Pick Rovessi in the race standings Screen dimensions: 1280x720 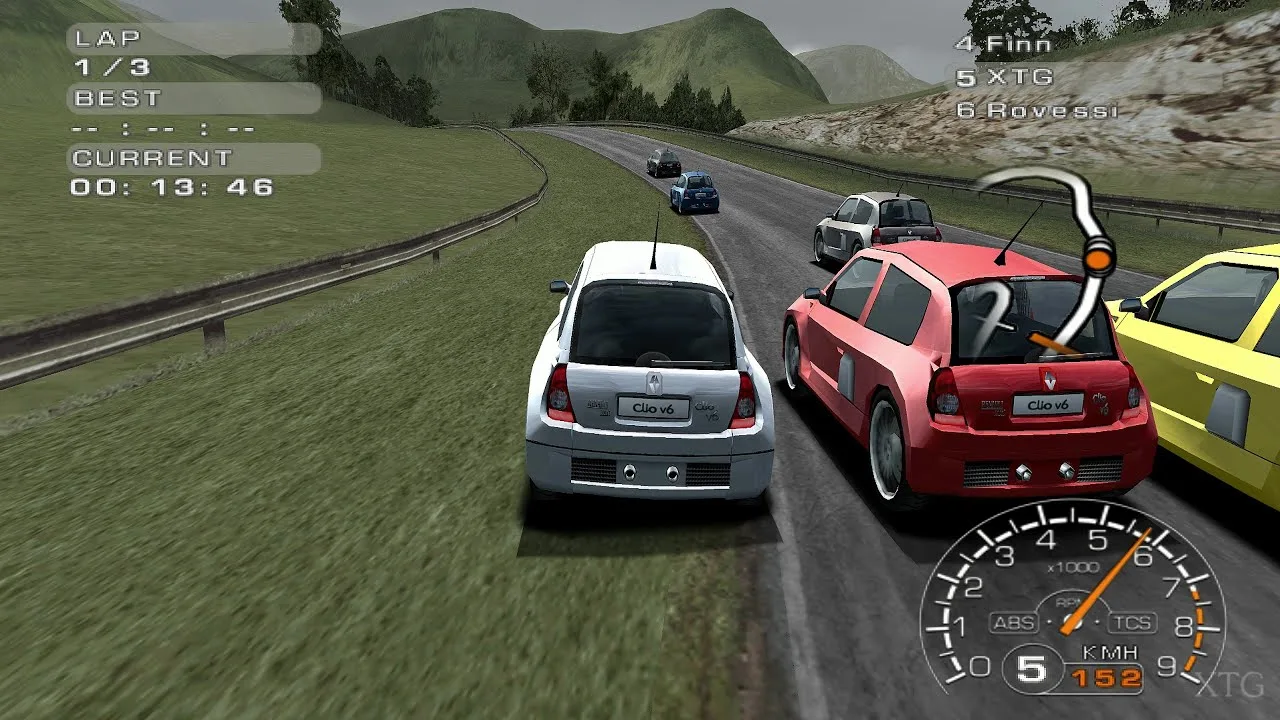1036,110
